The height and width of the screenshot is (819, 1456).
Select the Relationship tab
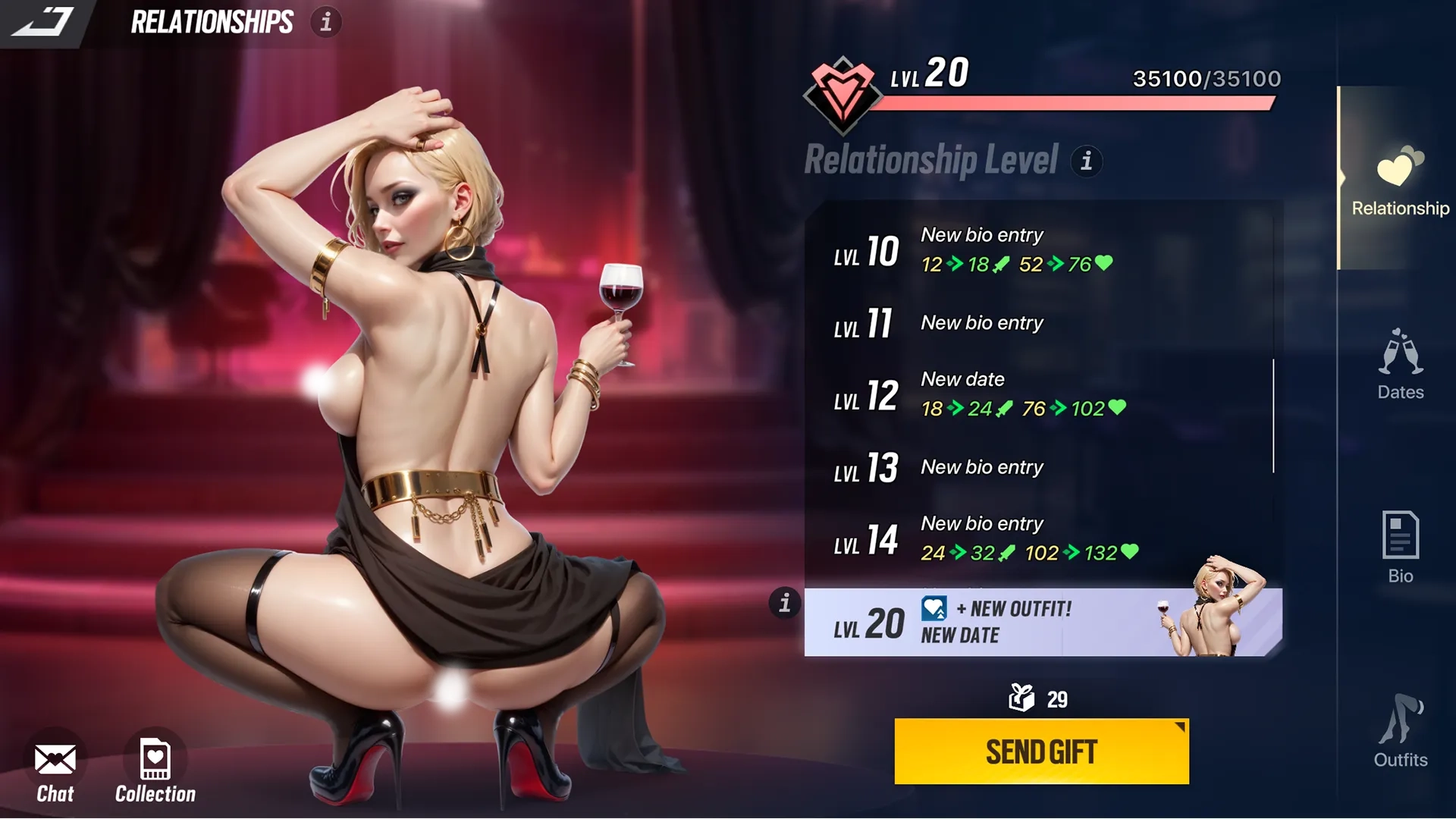(1400, 180)
